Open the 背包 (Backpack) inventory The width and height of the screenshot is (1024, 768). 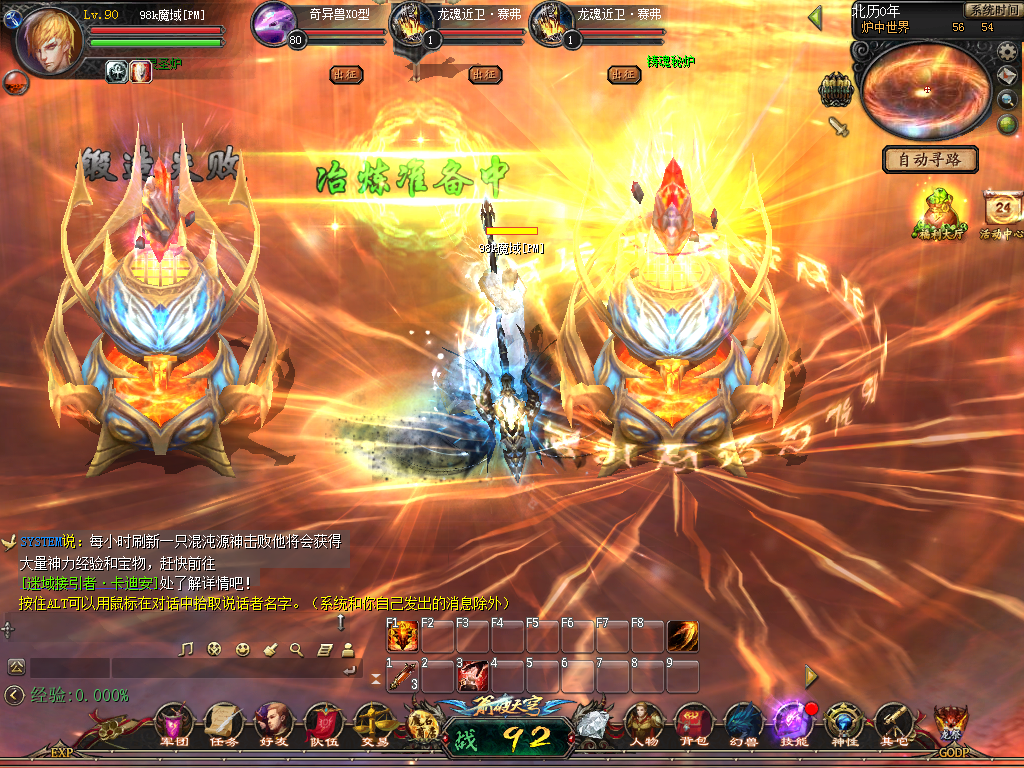(693, 722)
